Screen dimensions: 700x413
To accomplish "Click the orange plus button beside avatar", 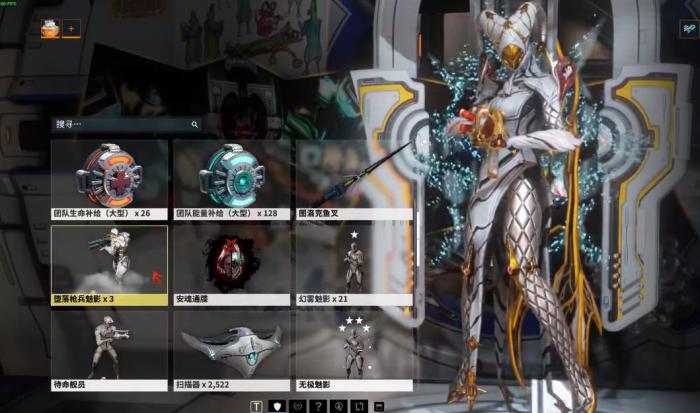I will coord(71,29).
